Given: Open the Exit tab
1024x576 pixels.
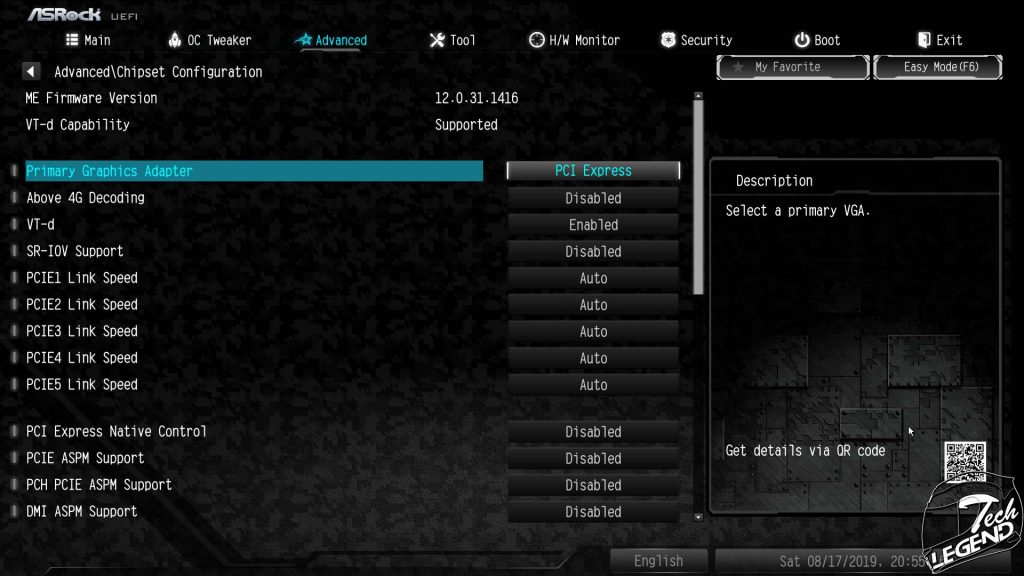Looking at the screenshot, I should pos(939,40).
